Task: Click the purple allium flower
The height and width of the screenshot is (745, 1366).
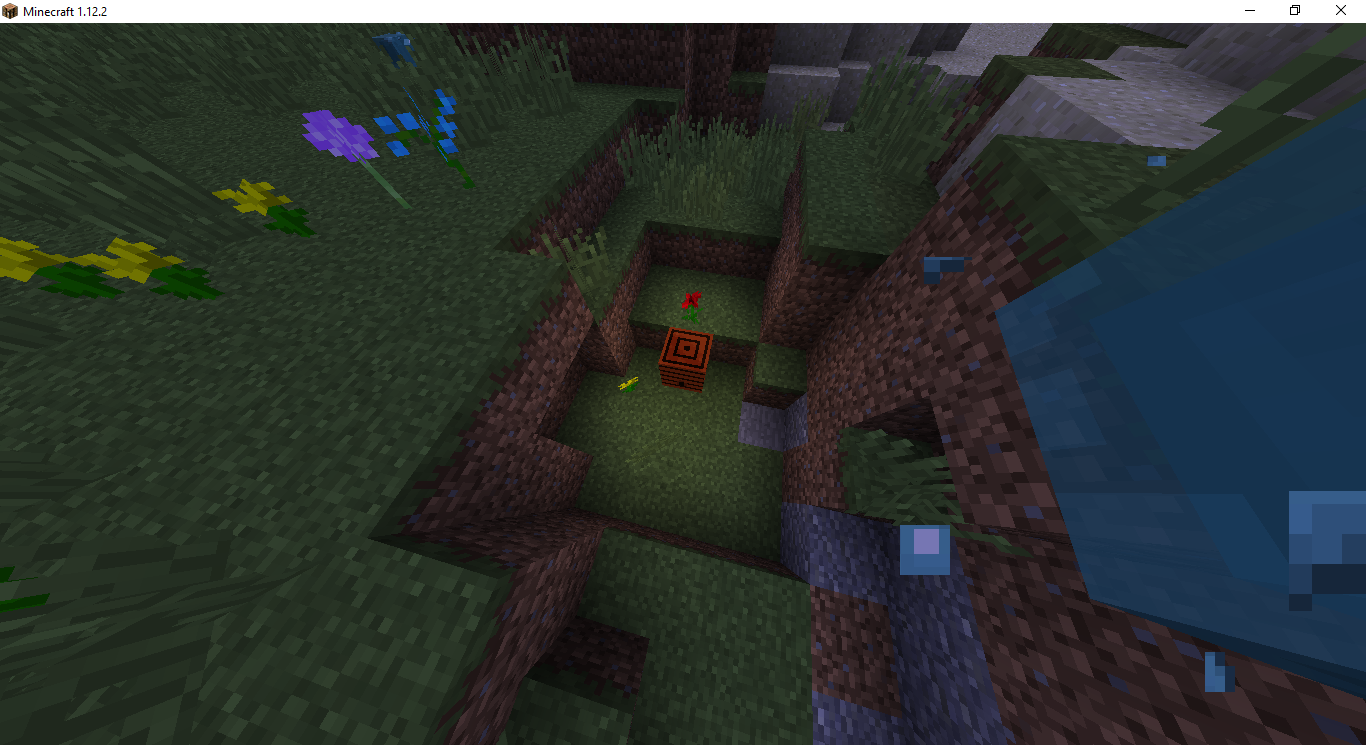Action: point(340,135)
